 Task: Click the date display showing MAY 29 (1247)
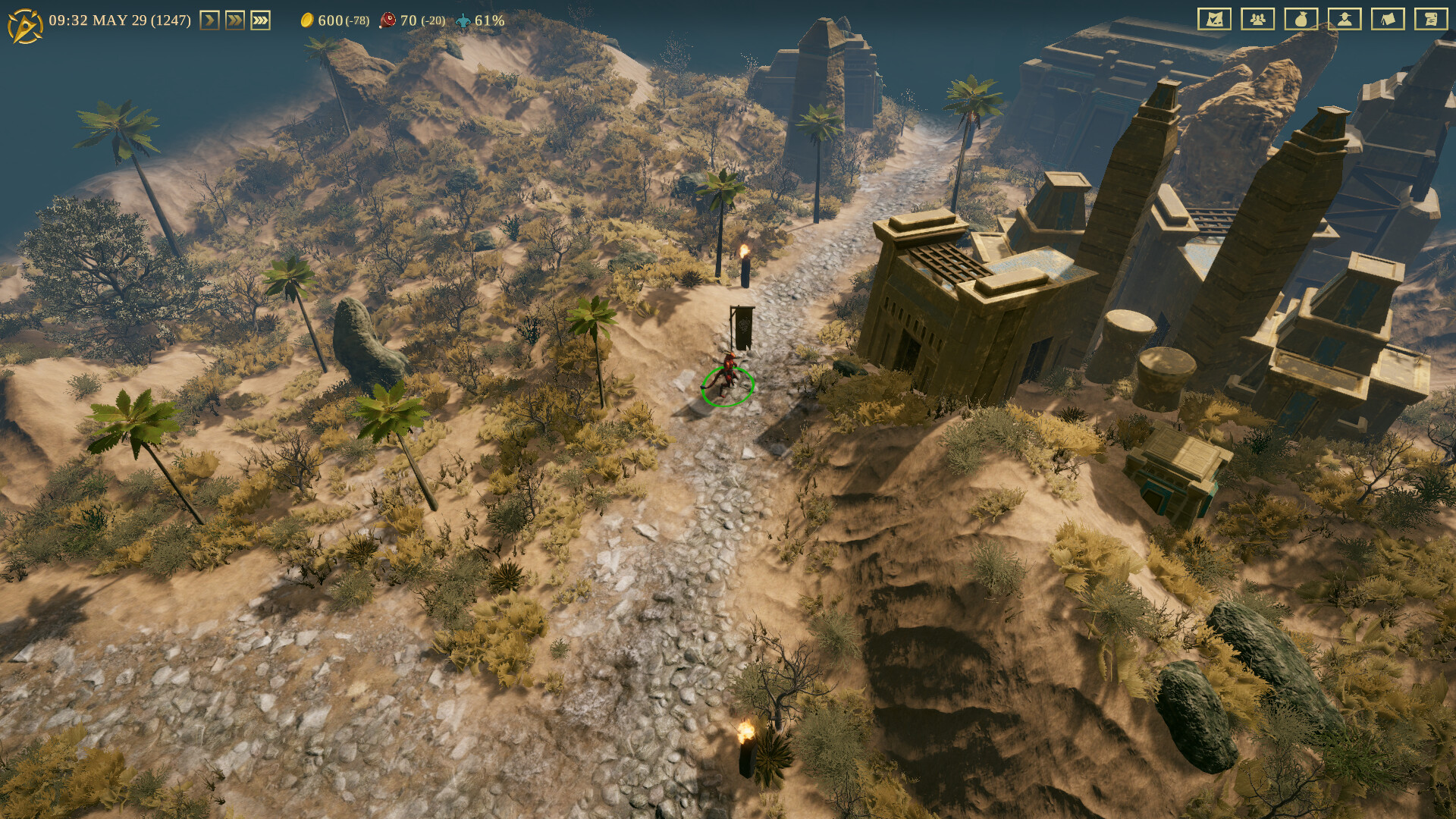pos(121,20)
